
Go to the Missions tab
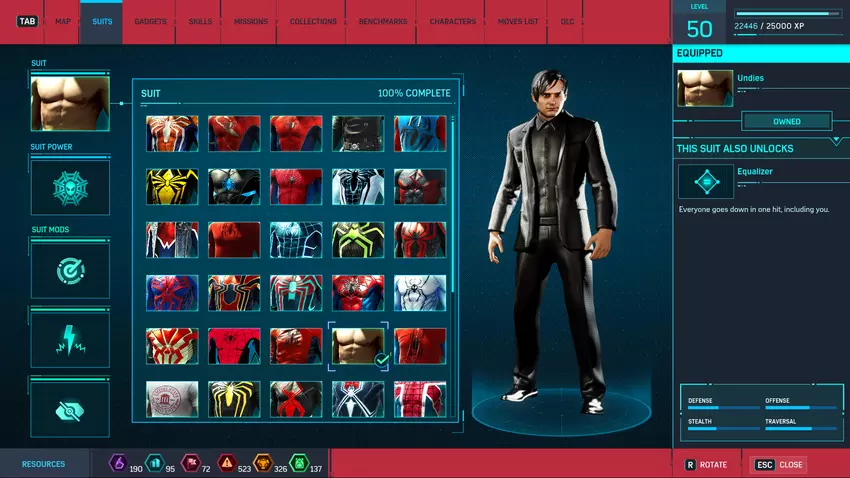251,21
